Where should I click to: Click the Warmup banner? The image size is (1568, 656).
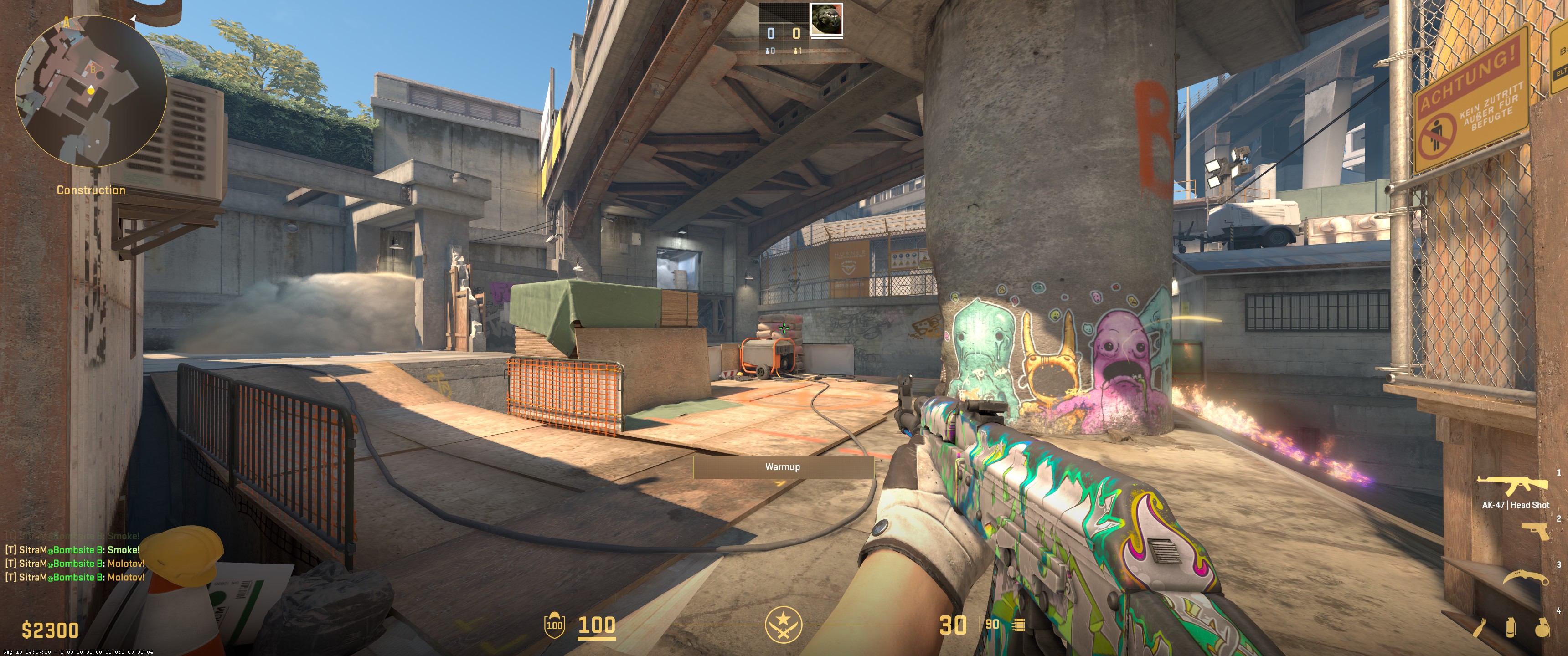[784, 467]
